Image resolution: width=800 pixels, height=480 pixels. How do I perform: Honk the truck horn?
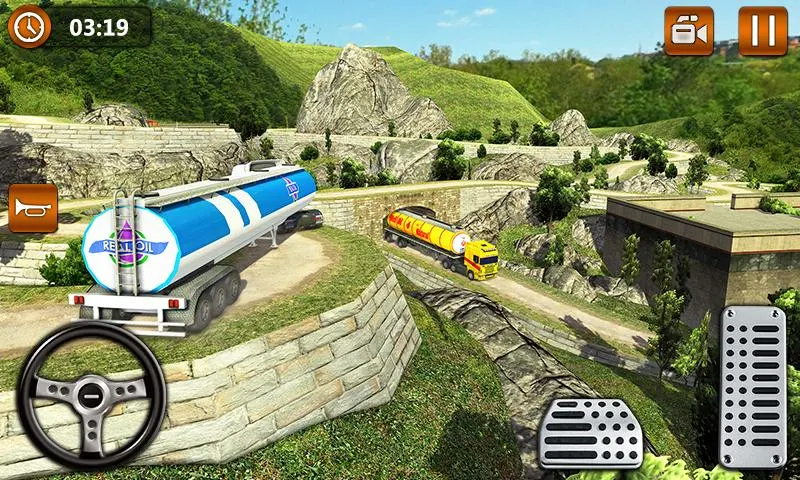pyautogui.click(x=31, y=208)
